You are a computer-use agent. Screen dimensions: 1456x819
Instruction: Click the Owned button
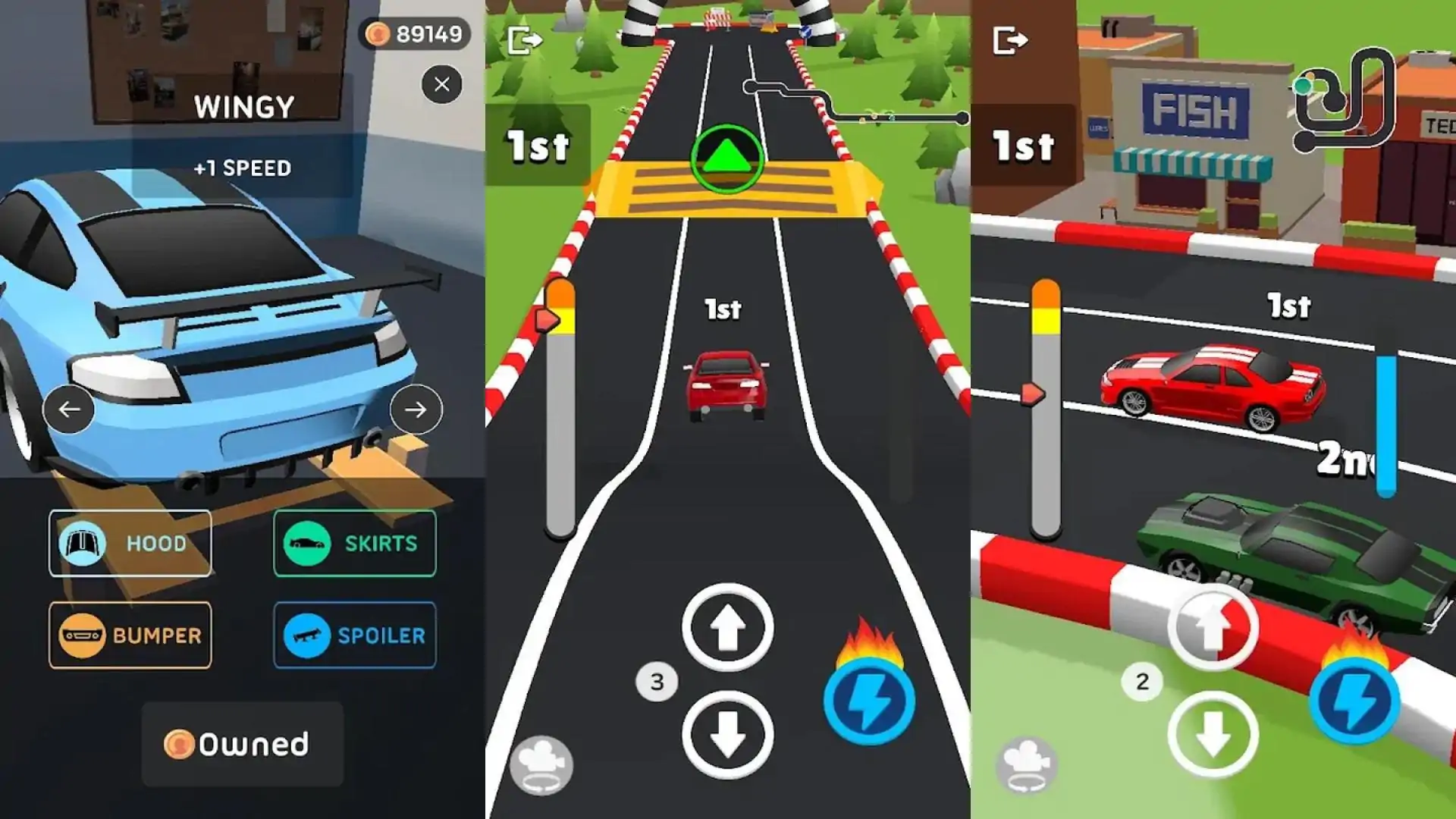pos(242,744)
